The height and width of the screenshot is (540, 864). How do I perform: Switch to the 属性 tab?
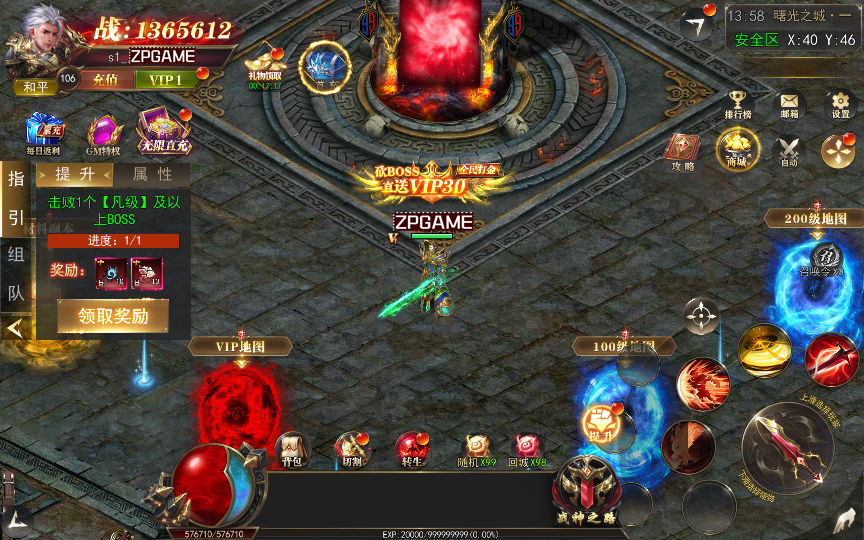(151, 174)
